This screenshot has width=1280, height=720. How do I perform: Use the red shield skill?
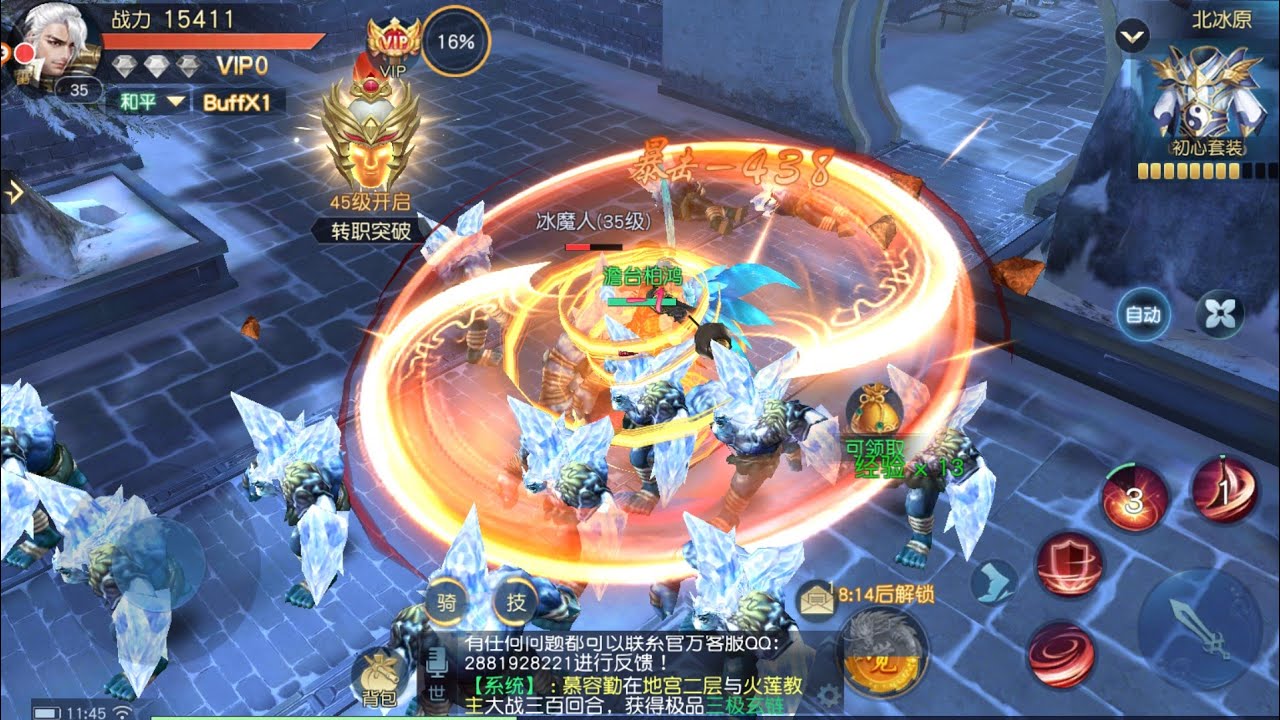[x=1069, y=565]
